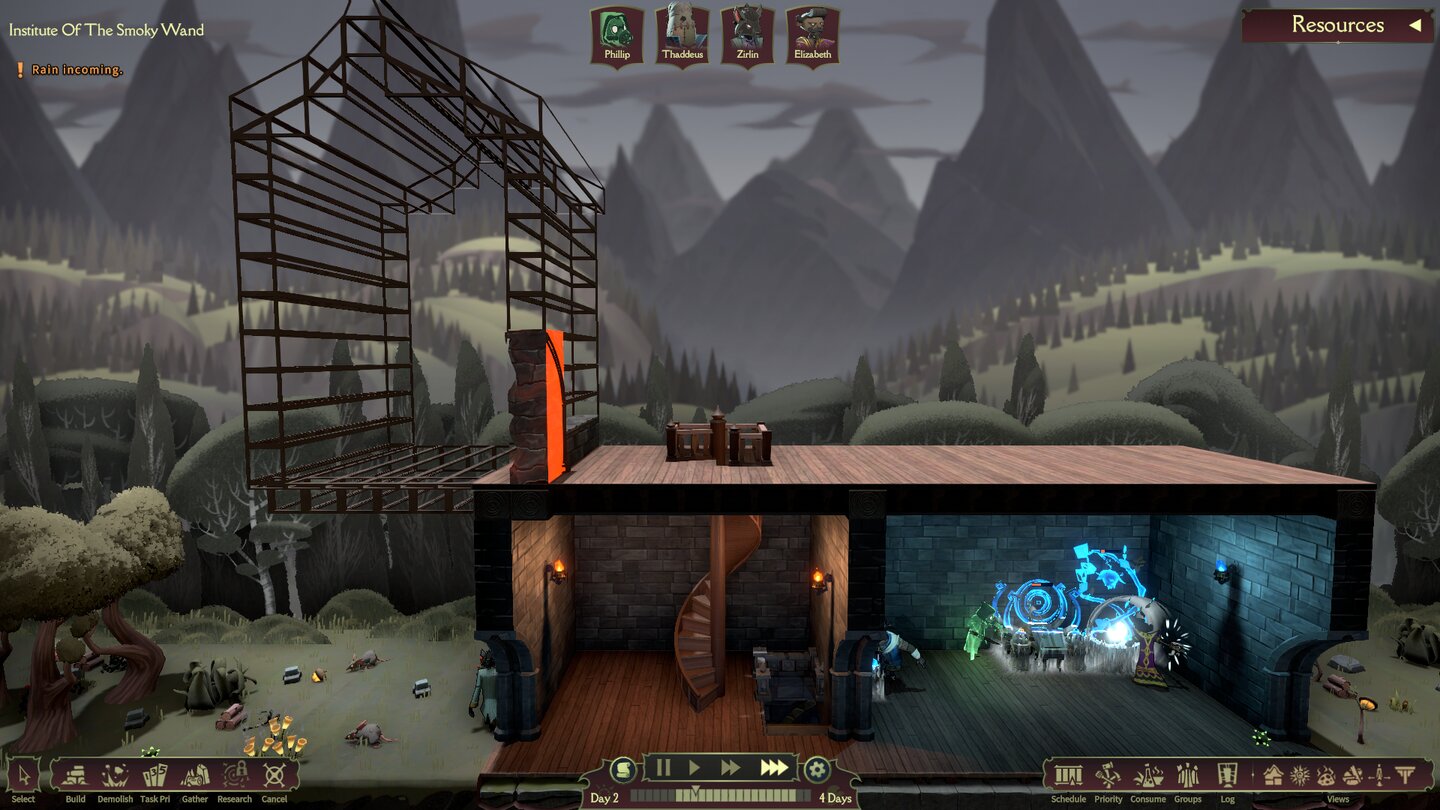Viewport: 1440px width, 810px height.
Task: Toggle the Cancel tool
Action: [x=275, y=775]
